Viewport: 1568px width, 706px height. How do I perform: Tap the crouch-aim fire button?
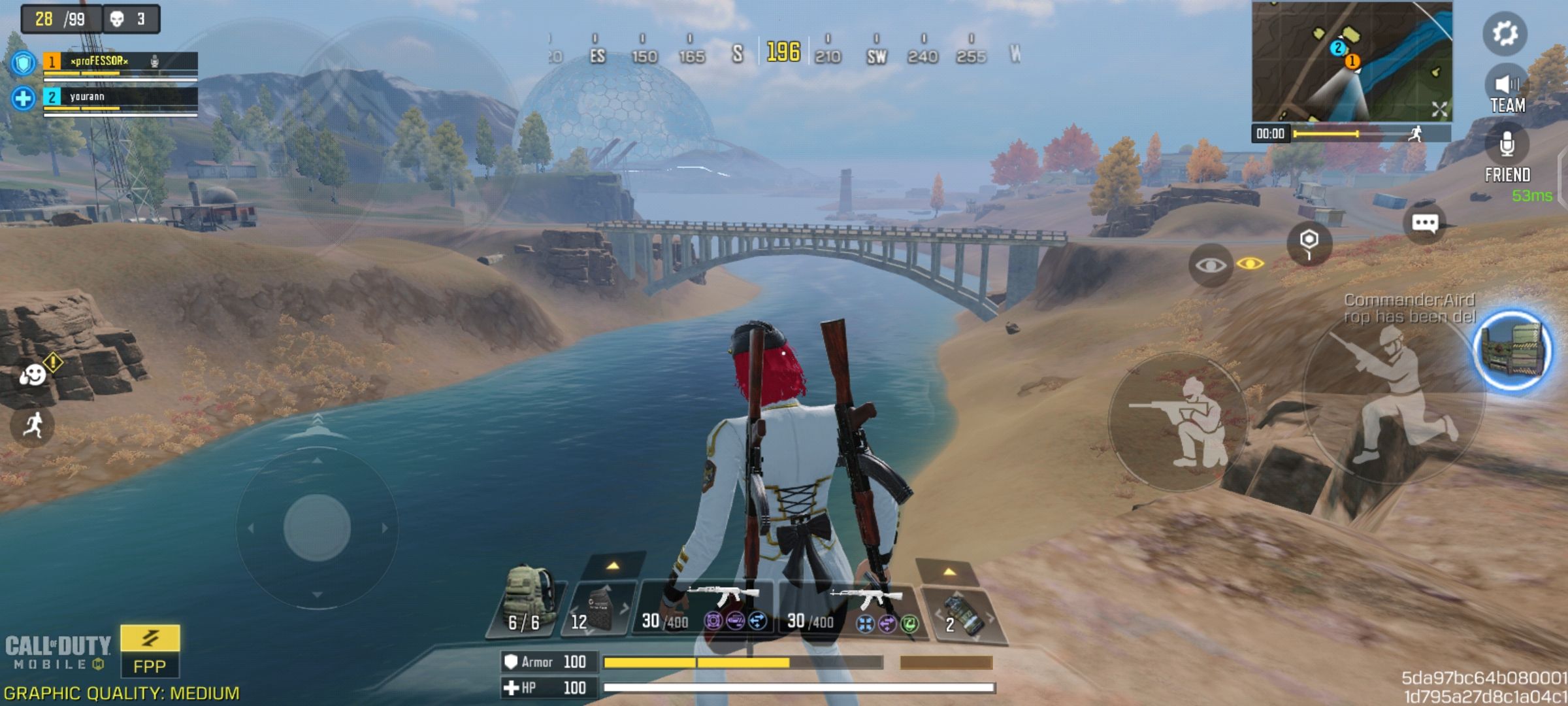coord(1178,422)
